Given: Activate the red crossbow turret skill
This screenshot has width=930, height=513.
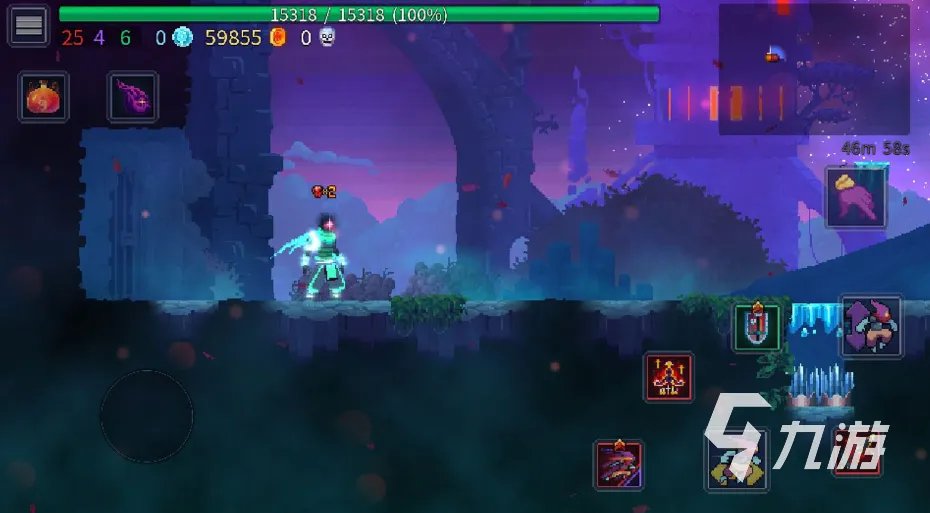Looking at the screenshot, I should tap(669, 378).
